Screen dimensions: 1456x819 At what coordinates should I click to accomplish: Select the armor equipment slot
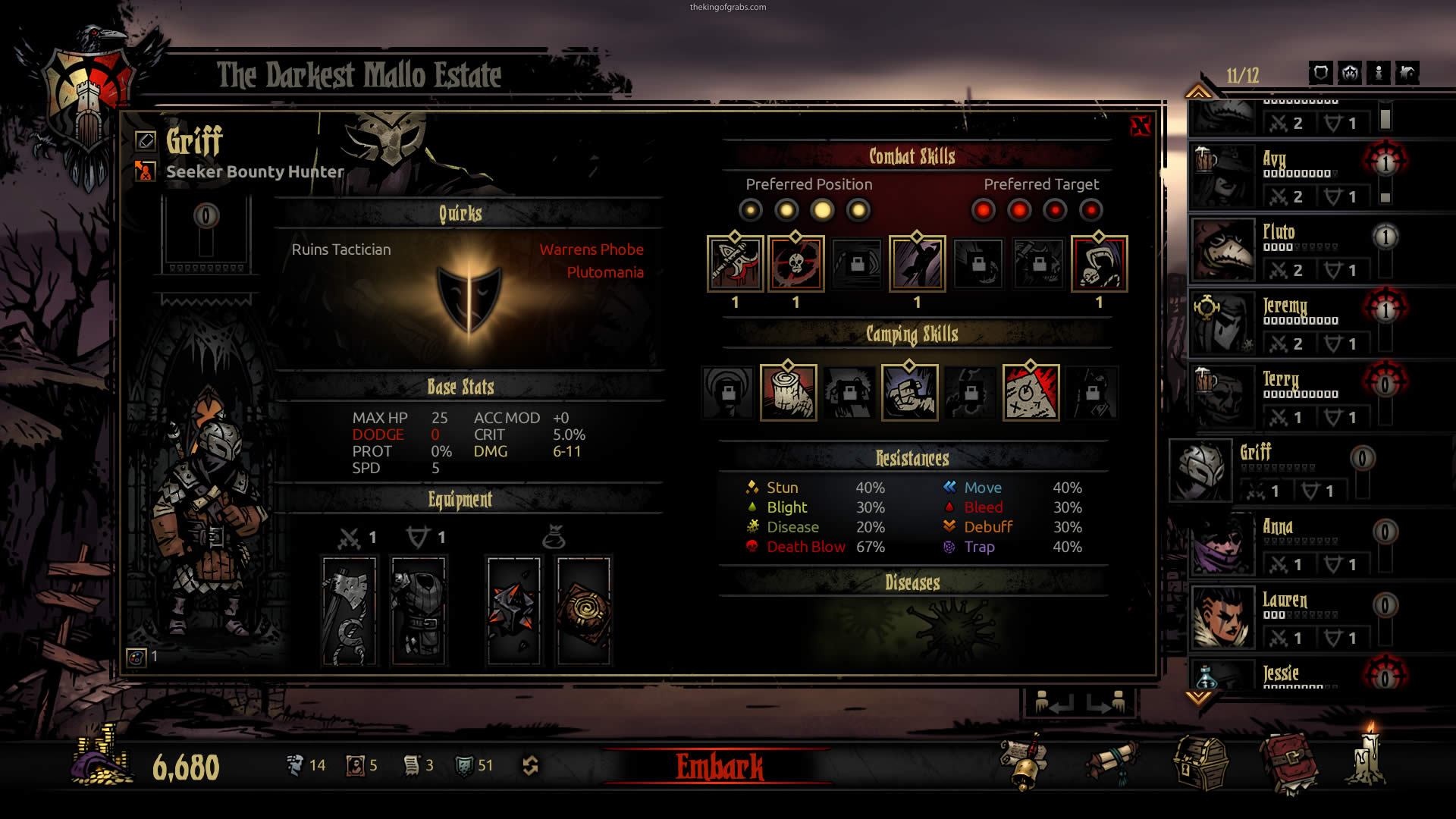419,611
